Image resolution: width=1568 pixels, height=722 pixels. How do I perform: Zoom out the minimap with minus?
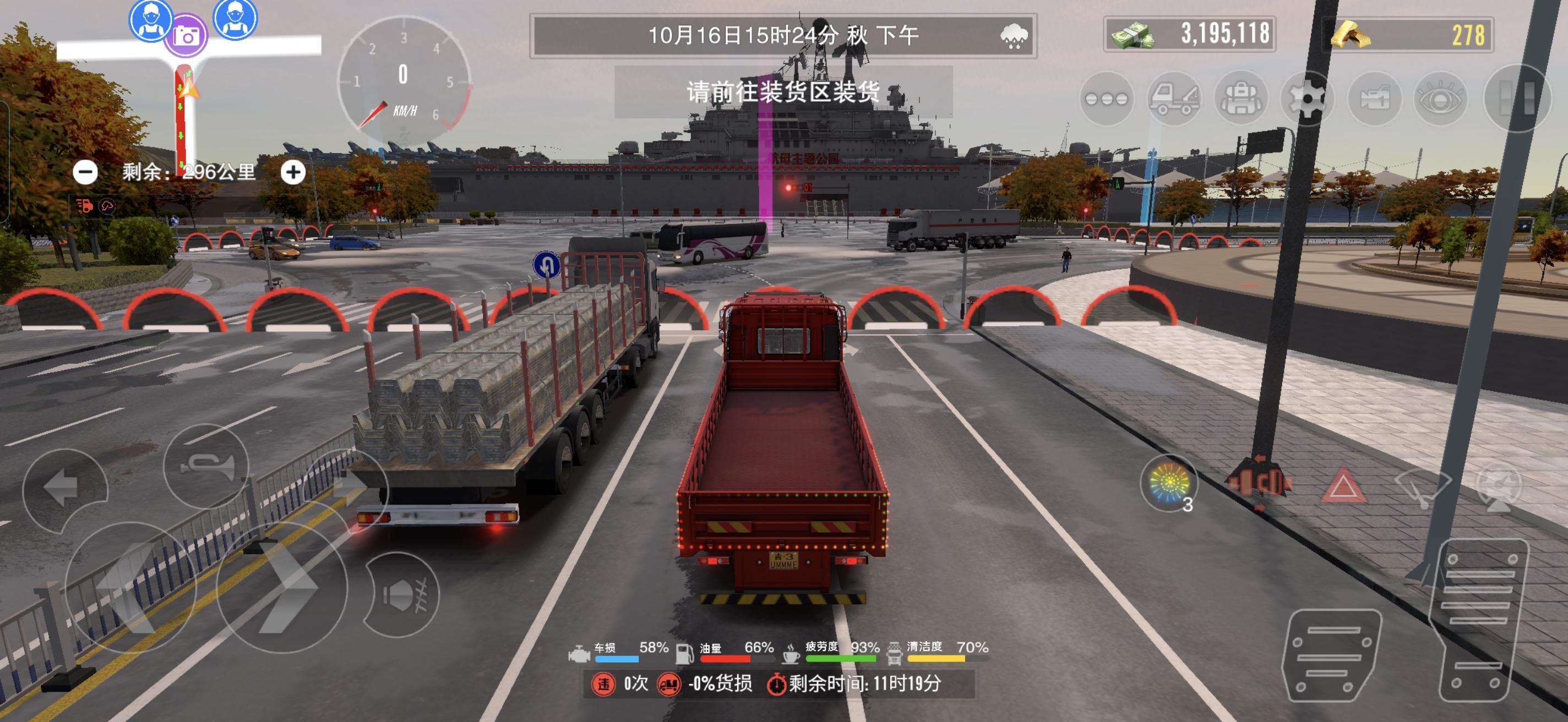pyautogui.click(x=85, y=173)
